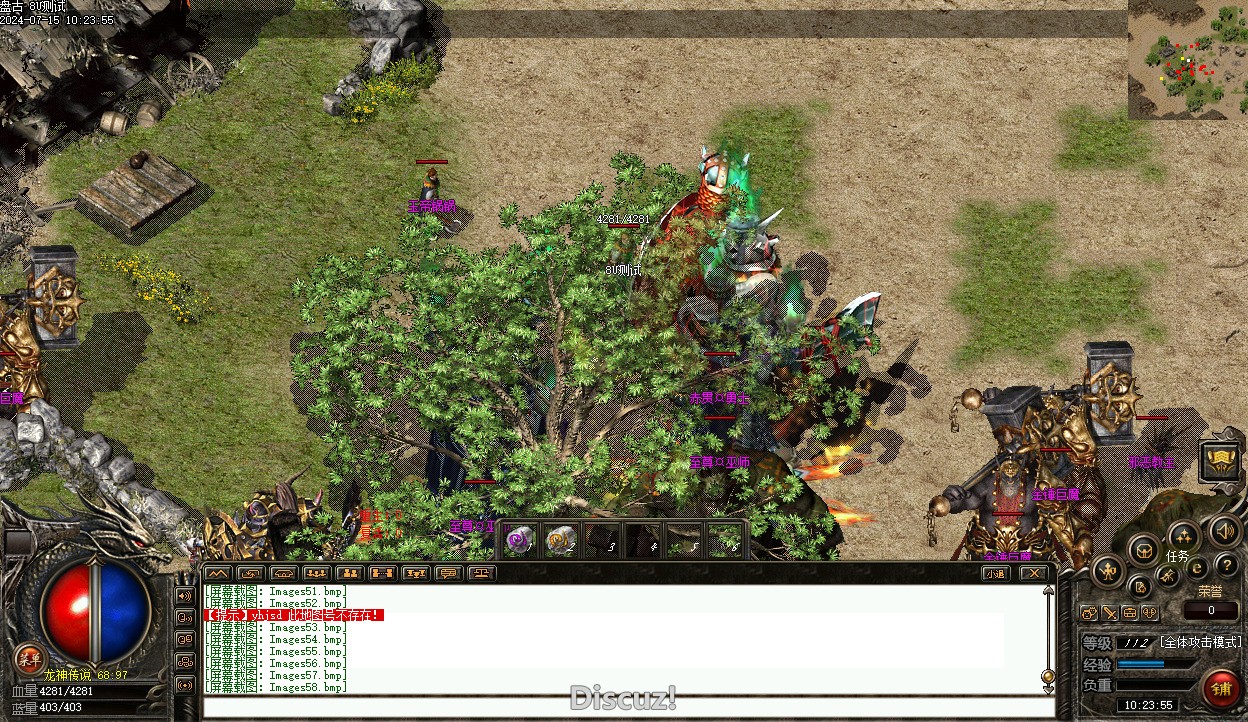
Task: Open the help question mark button
Action: (x=1226, y=566)
